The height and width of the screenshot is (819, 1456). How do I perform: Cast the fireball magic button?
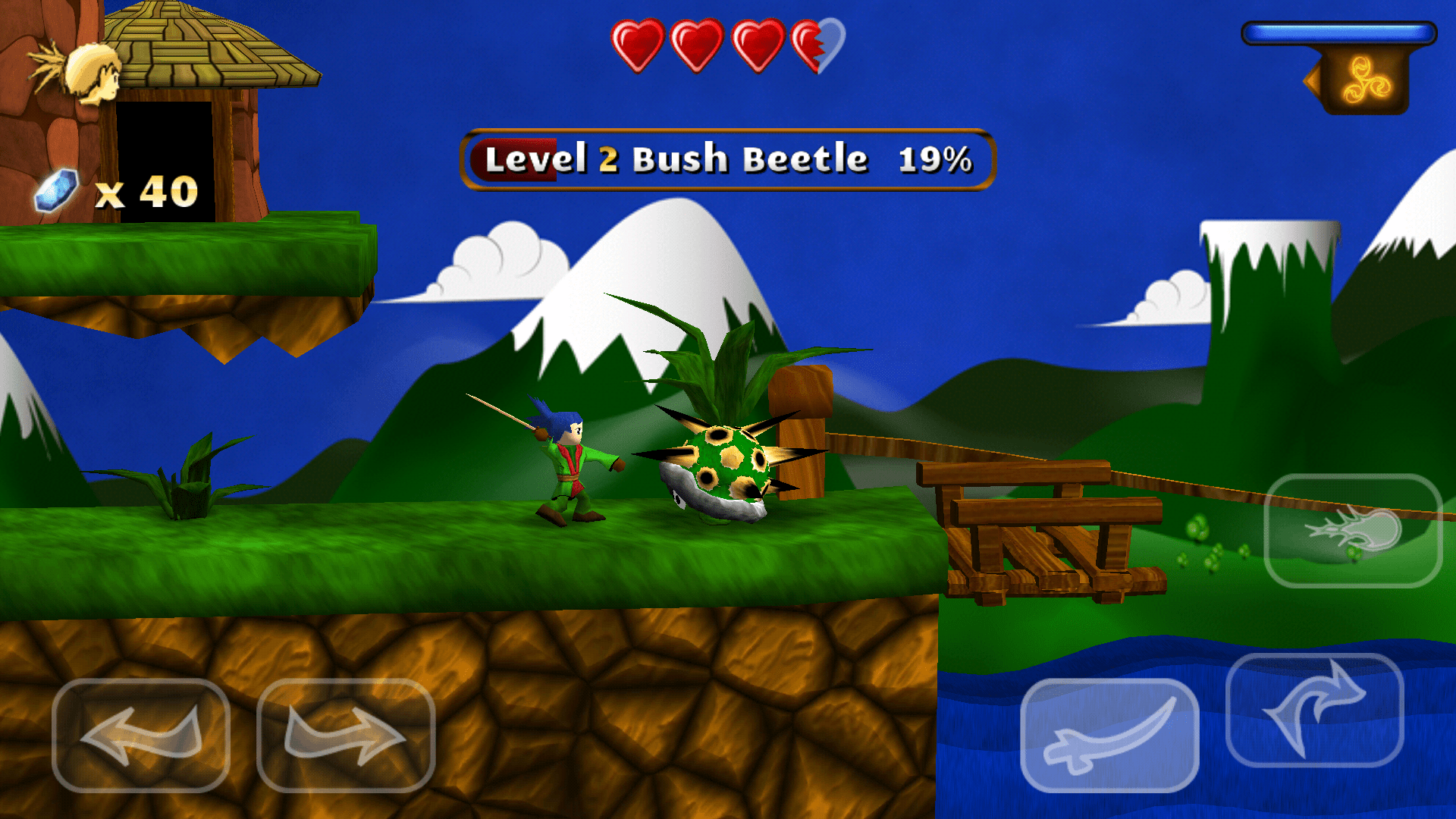click(x=1354, y=530)
